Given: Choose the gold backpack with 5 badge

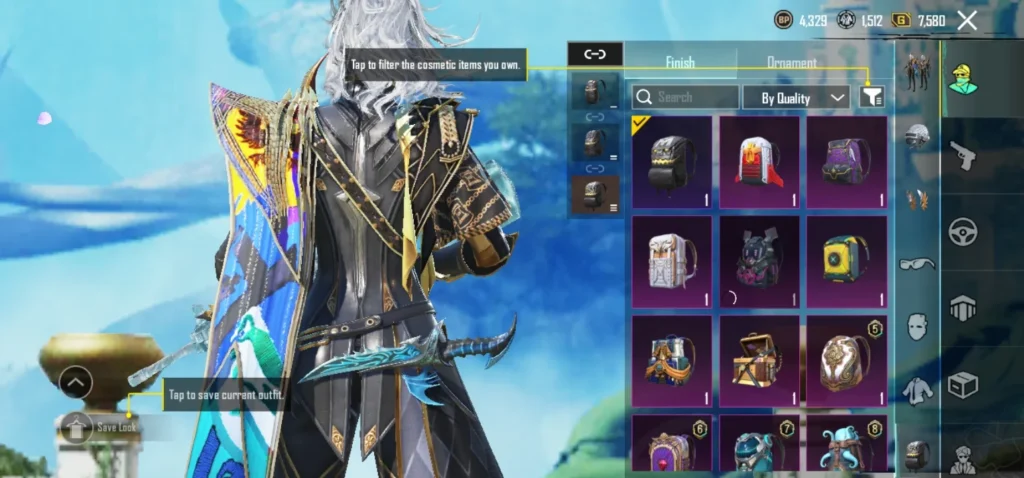Looking at the screenshot, I should pos(847,359).
